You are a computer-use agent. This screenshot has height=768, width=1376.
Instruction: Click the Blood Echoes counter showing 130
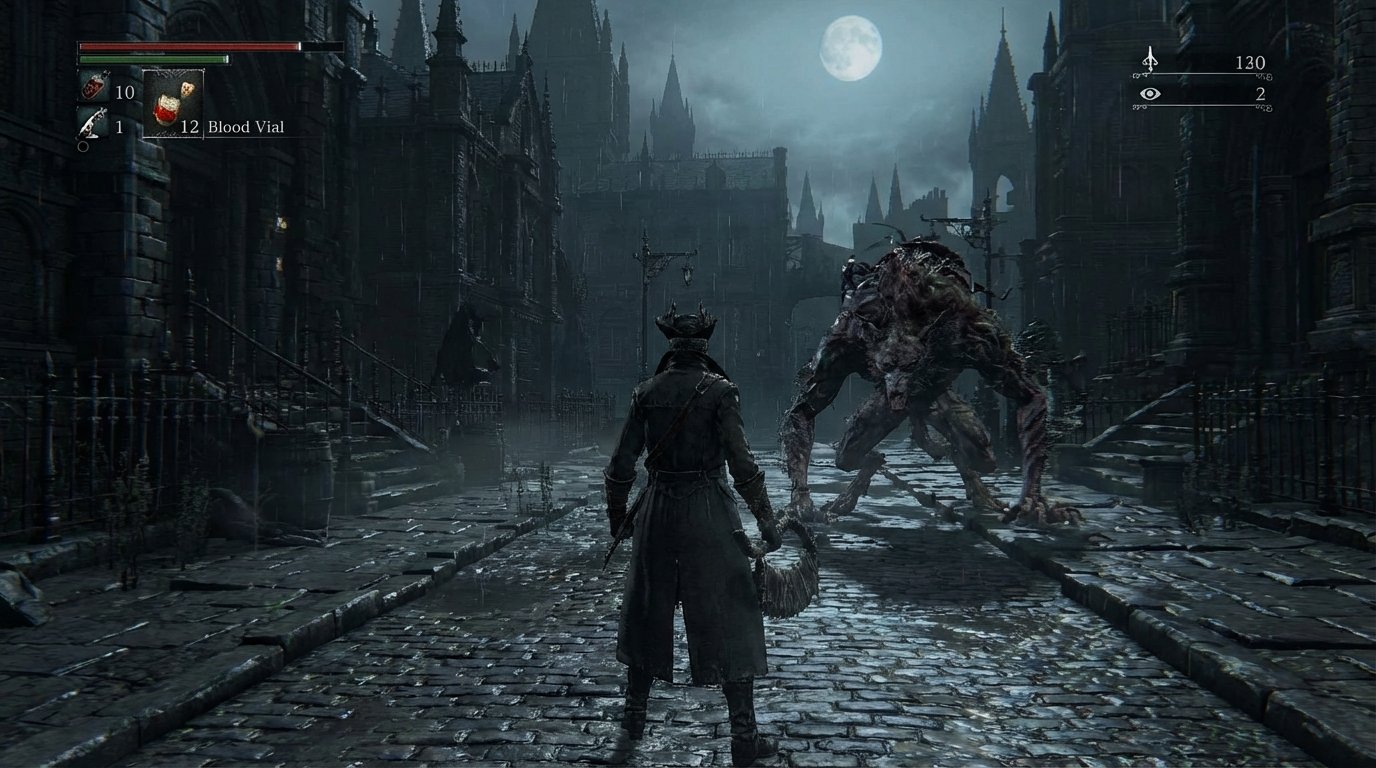pyautogui.click(x=1250, y=61)
